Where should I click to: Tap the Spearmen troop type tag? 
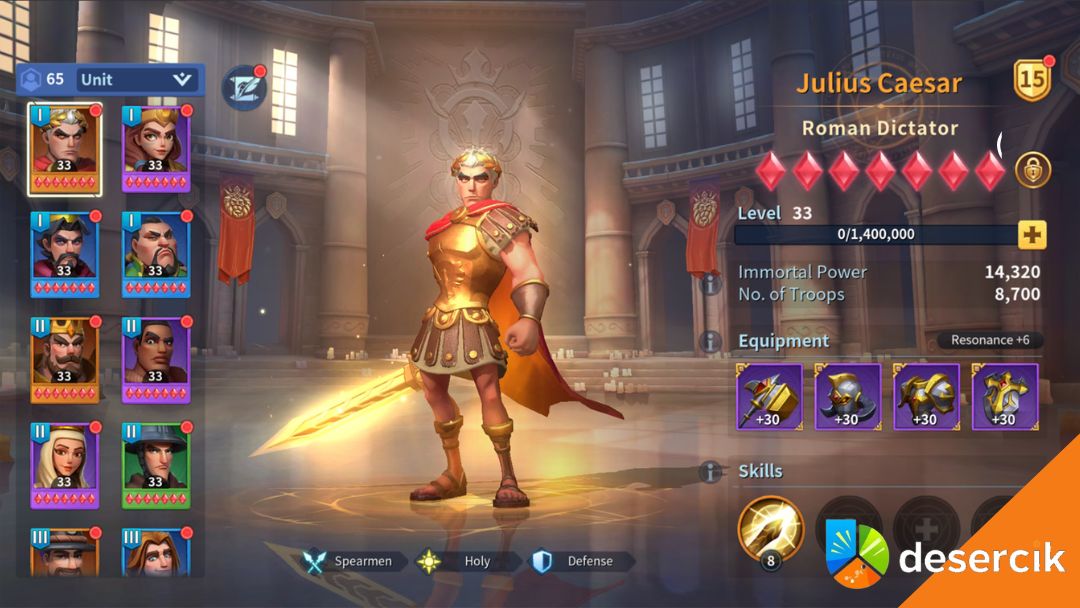[x=355, y=562]
